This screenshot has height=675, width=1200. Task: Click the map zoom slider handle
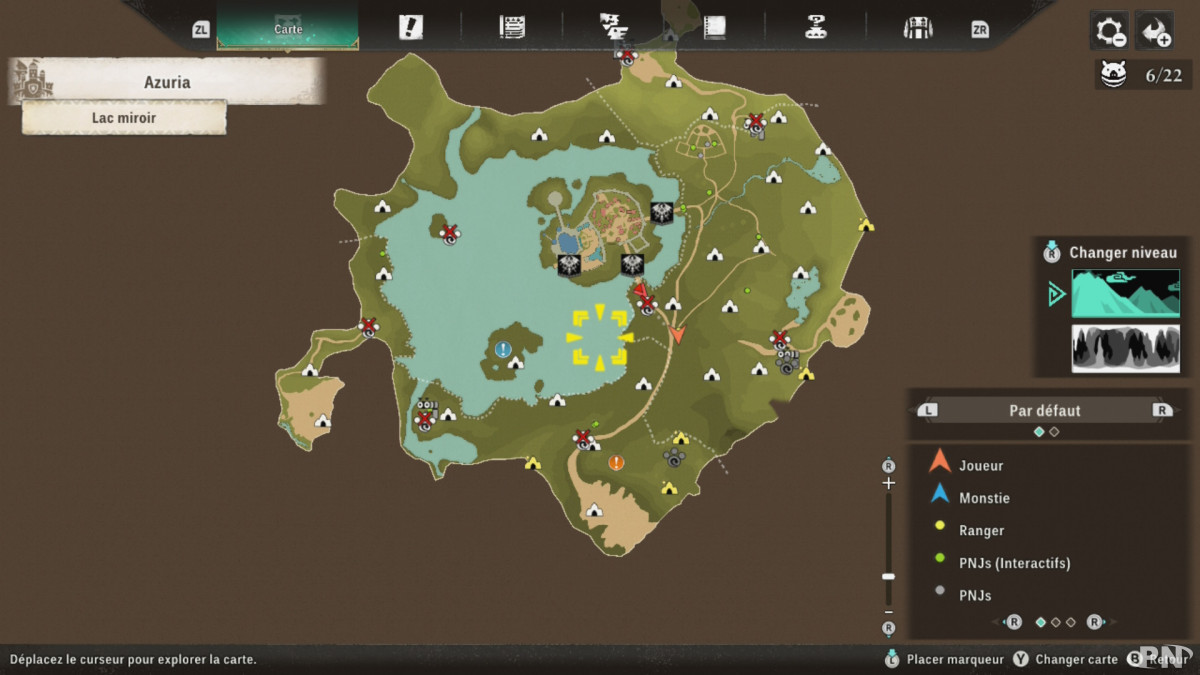(888, 576)
